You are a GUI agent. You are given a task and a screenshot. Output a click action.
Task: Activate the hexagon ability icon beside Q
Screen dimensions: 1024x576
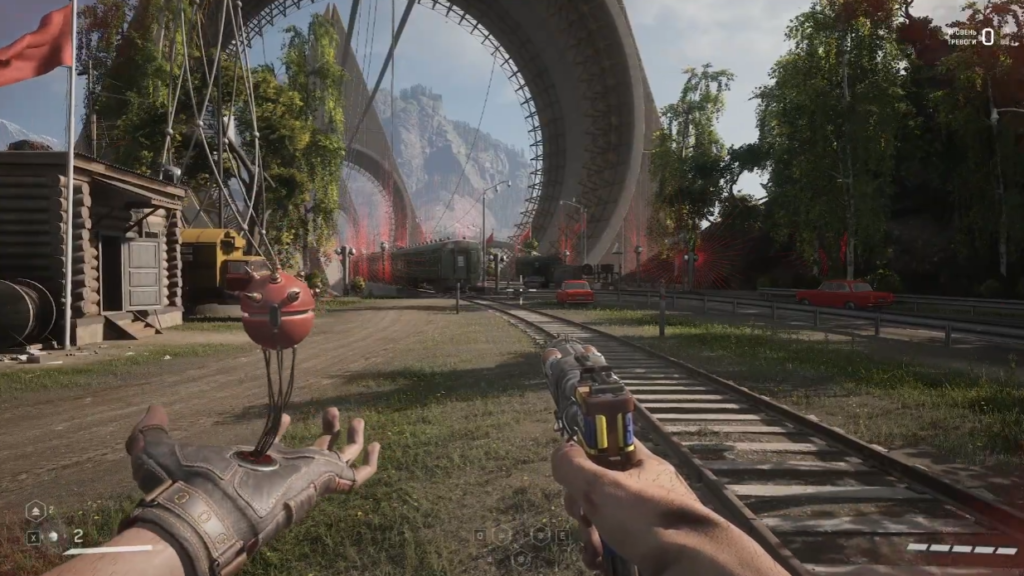pos(501,536)
